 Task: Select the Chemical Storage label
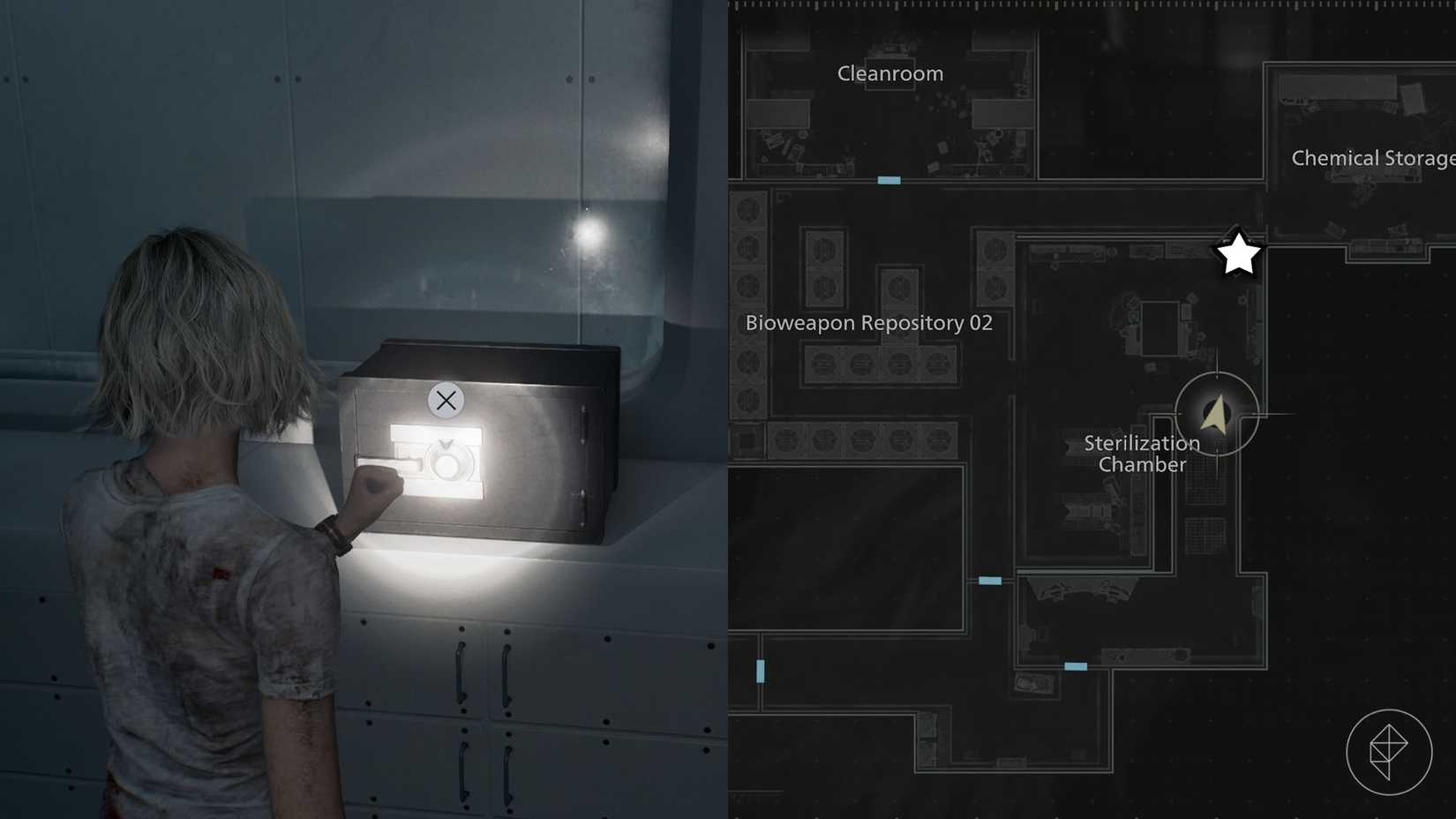pos(1370,159)
